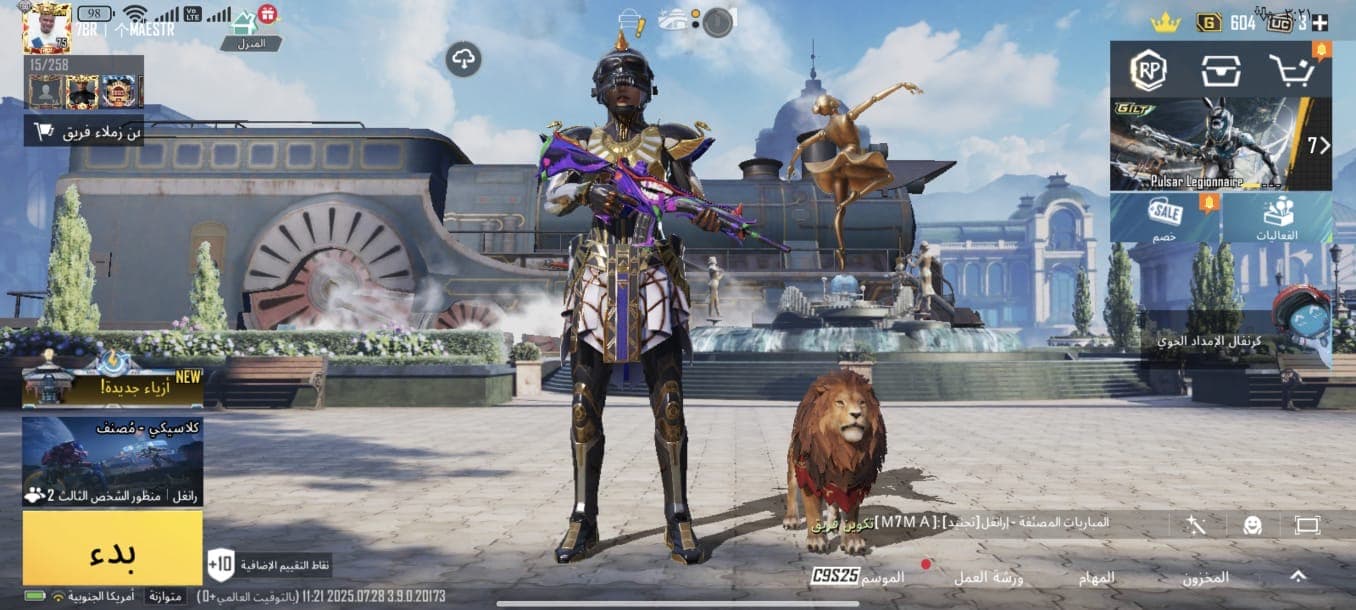
Task: Open the red gift box icon
Action: tap(267, 14)
